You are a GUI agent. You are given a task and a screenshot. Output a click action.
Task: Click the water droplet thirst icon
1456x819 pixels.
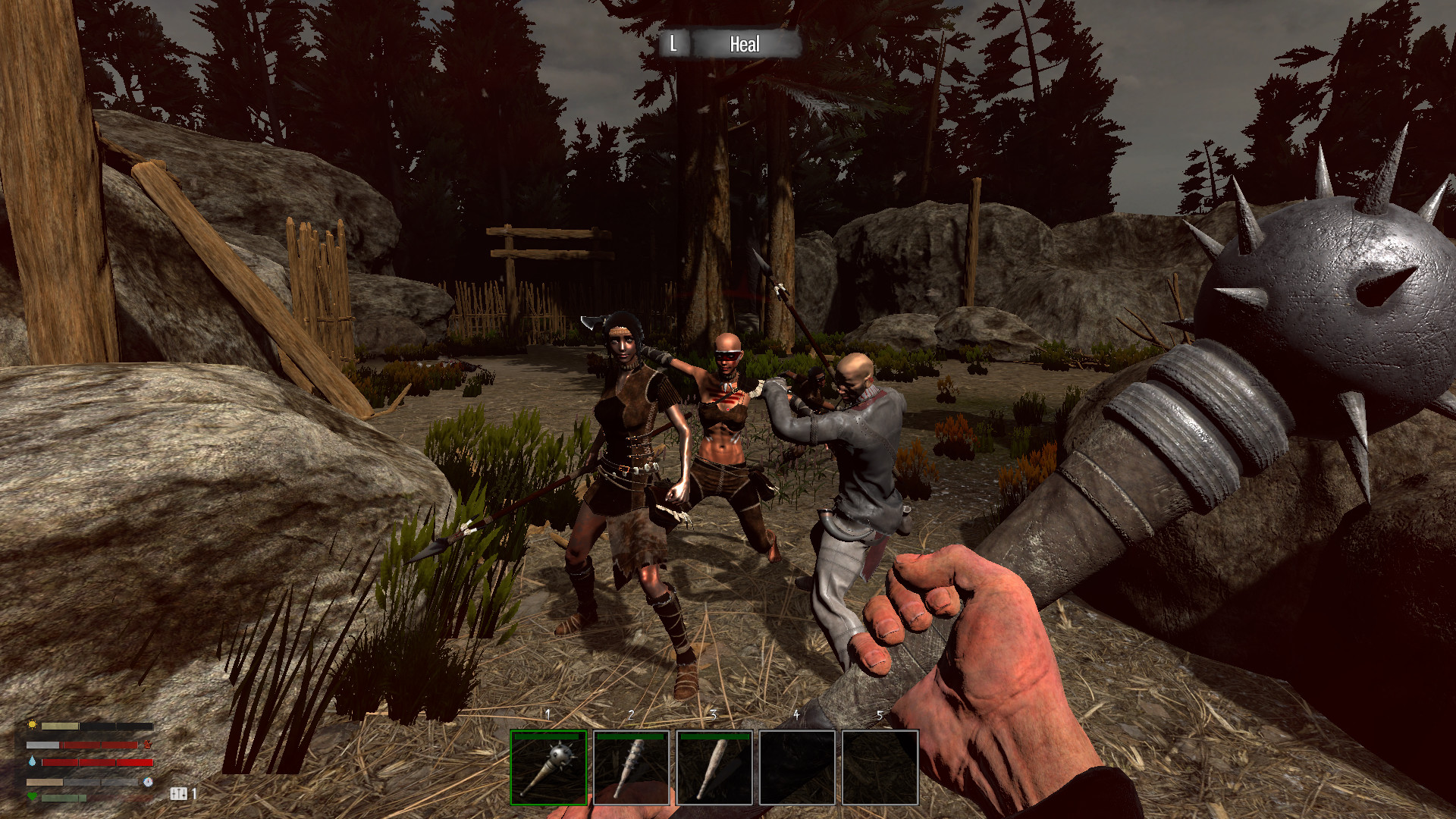(32, 761)
